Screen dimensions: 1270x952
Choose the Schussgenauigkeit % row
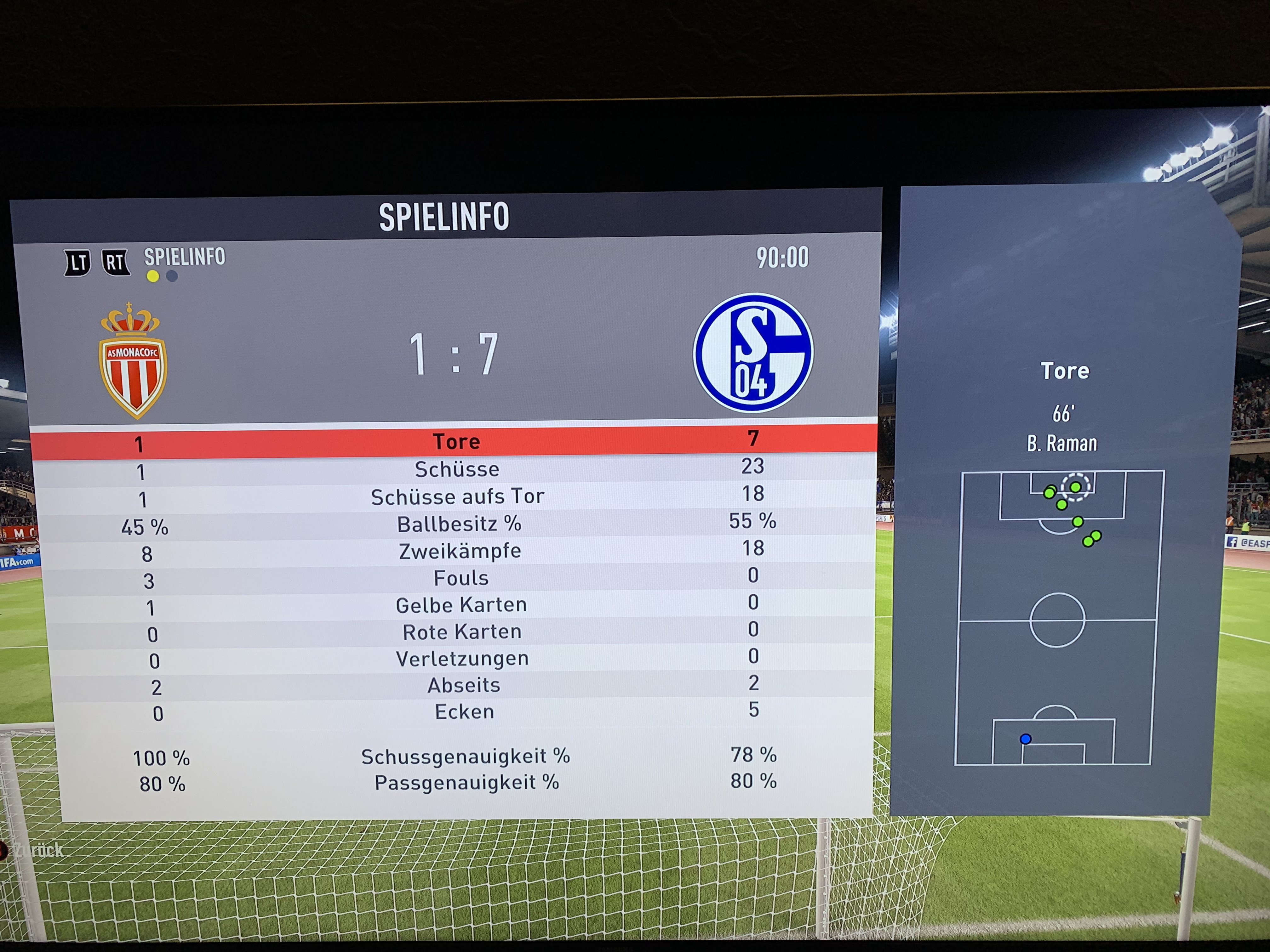[466, 756]
